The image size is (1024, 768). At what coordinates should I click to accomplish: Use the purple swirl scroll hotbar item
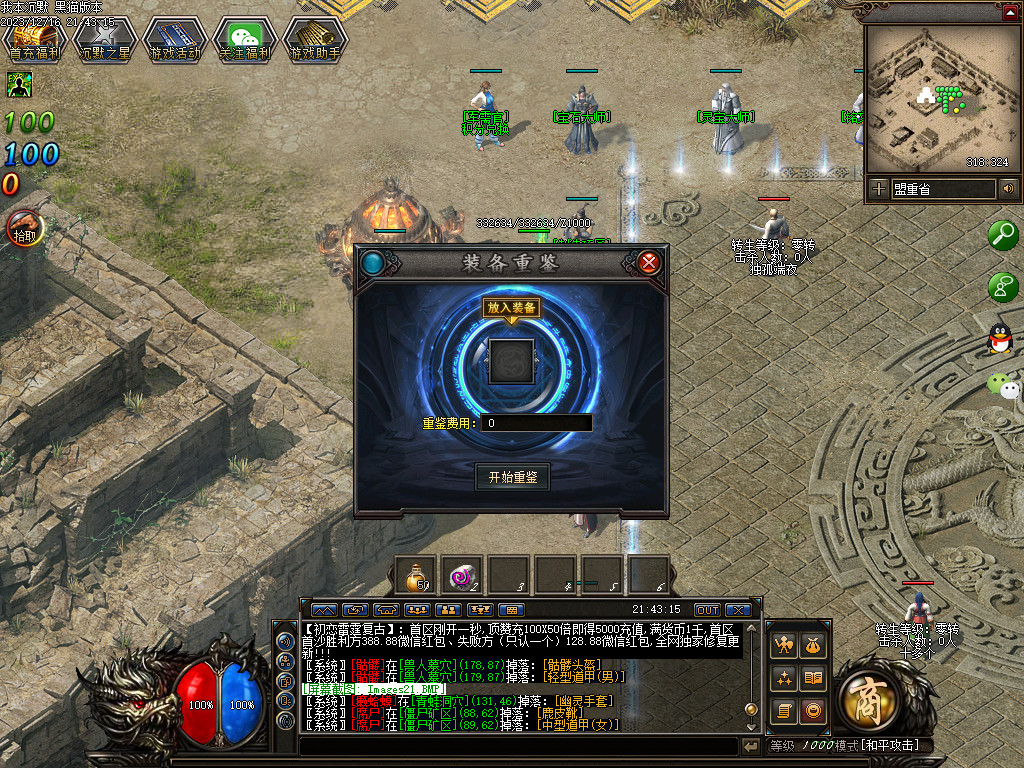point(463,576)
